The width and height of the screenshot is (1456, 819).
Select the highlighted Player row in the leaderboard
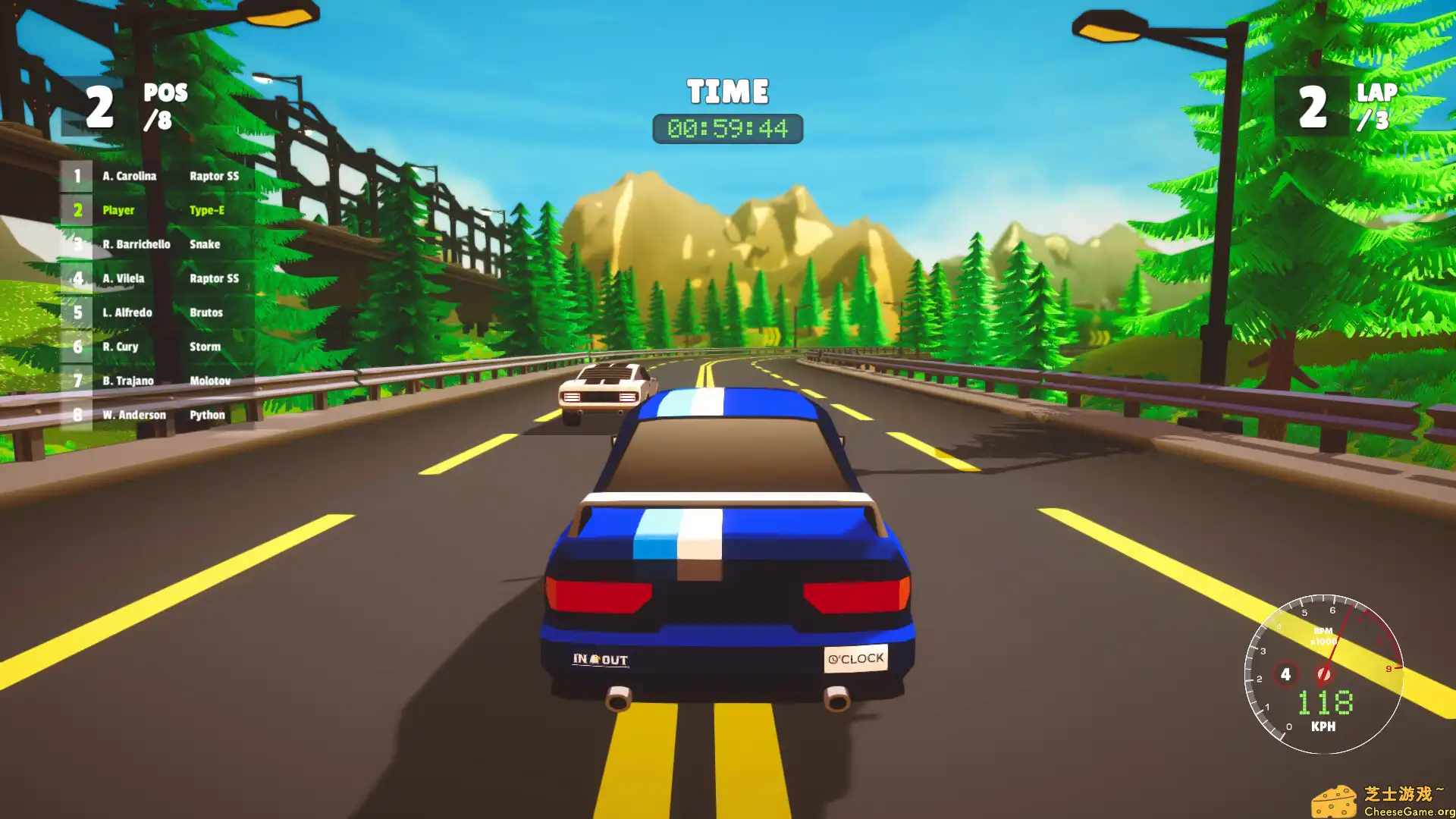[152, 210]
